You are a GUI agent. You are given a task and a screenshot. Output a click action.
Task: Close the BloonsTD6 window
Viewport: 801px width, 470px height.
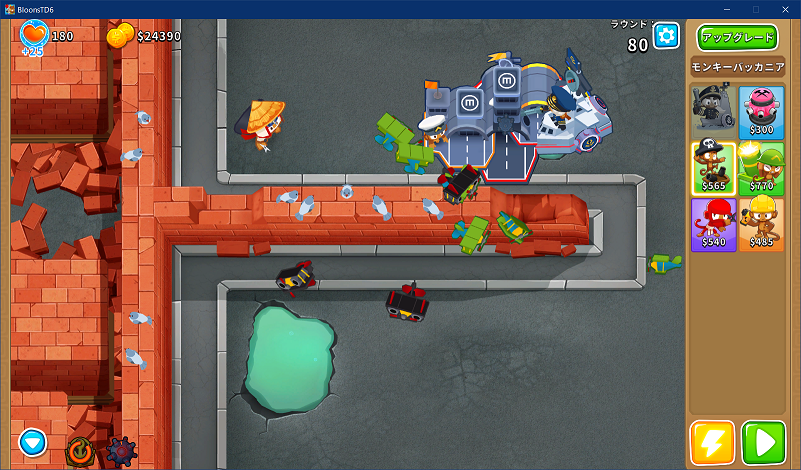786,9
